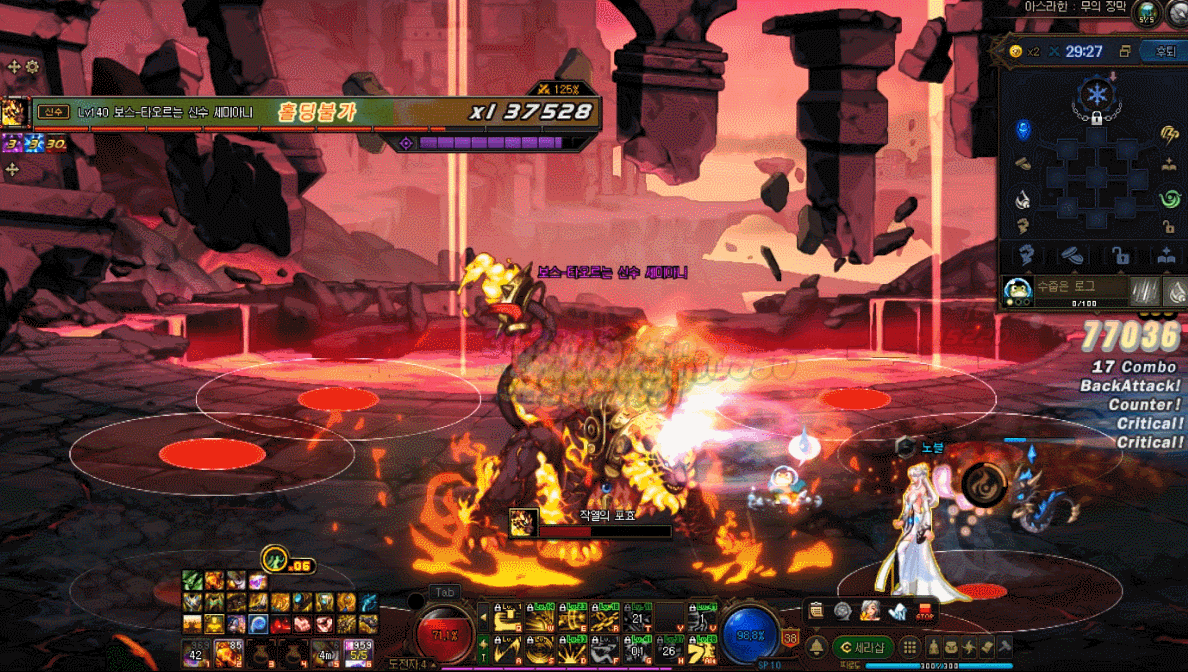Screen dimensions: 1188x672
Task: Open the quest scroll icon
Action: point(817,610)
